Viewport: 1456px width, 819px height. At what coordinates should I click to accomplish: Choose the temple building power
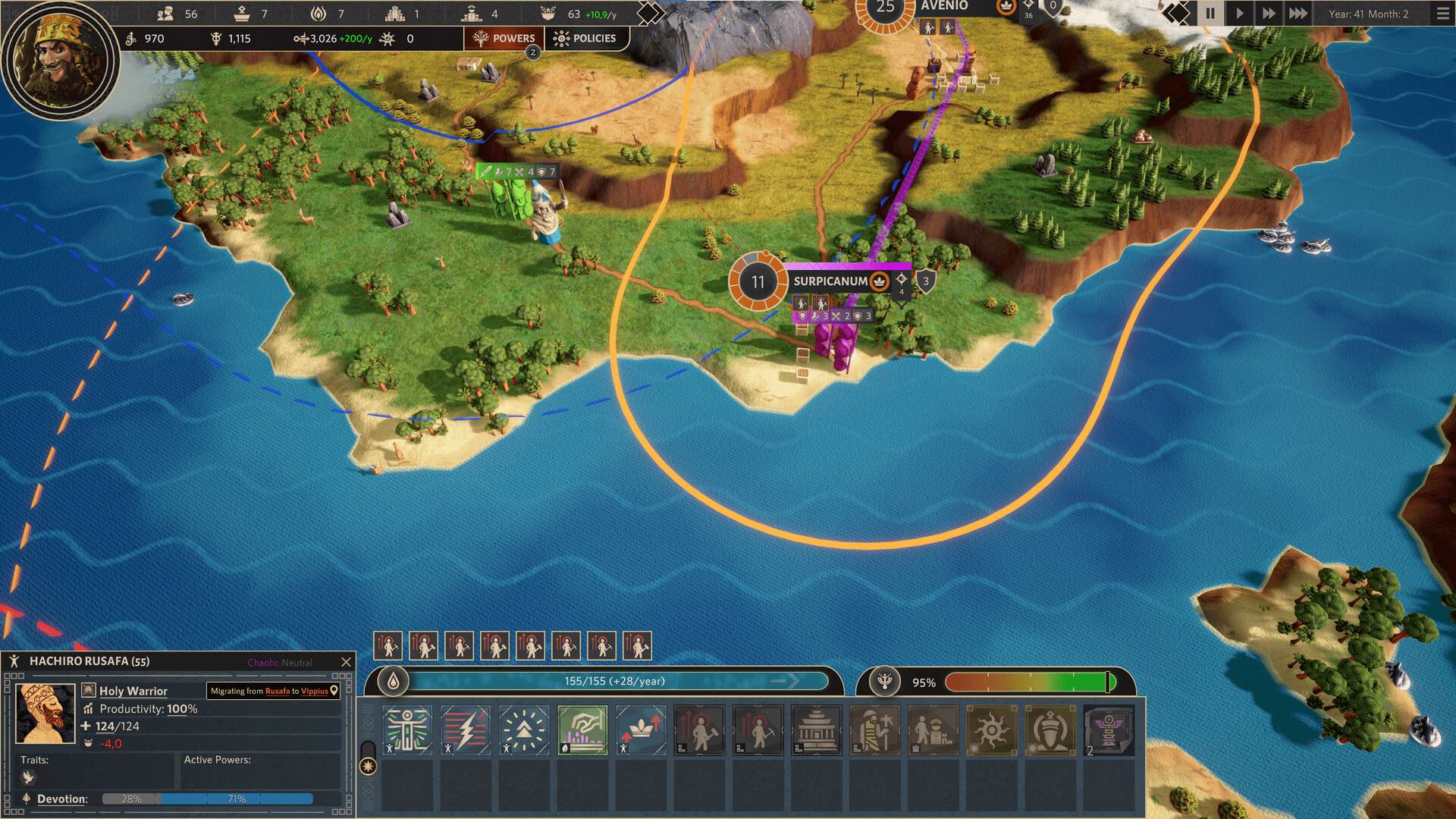pyautogui.click(x=816, y=730)
